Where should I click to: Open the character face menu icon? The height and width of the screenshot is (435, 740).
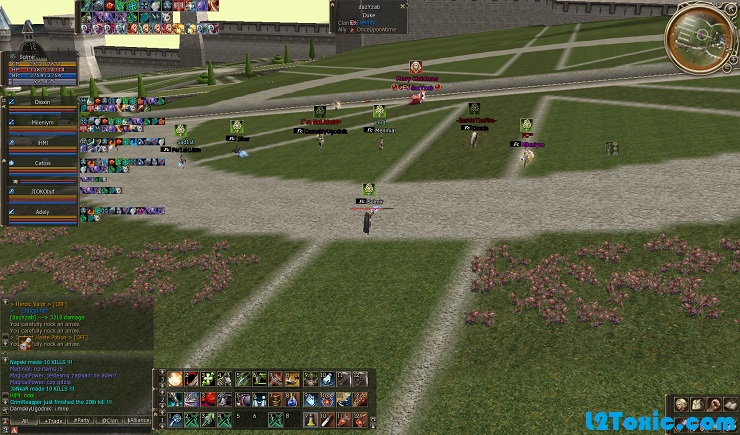679,404
